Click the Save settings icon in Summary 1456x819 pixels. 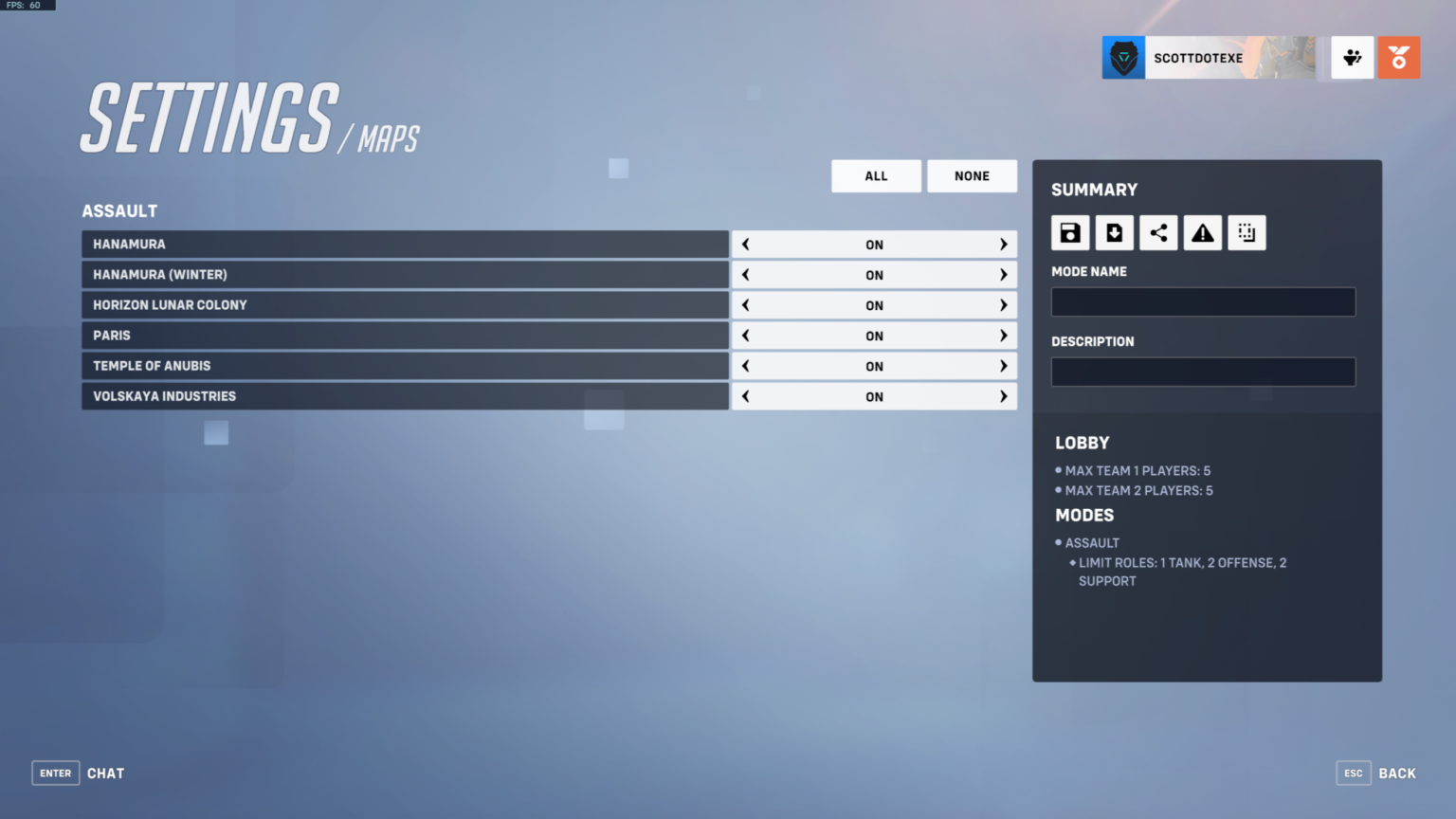pyautogui.click(x=1070, y=232)
